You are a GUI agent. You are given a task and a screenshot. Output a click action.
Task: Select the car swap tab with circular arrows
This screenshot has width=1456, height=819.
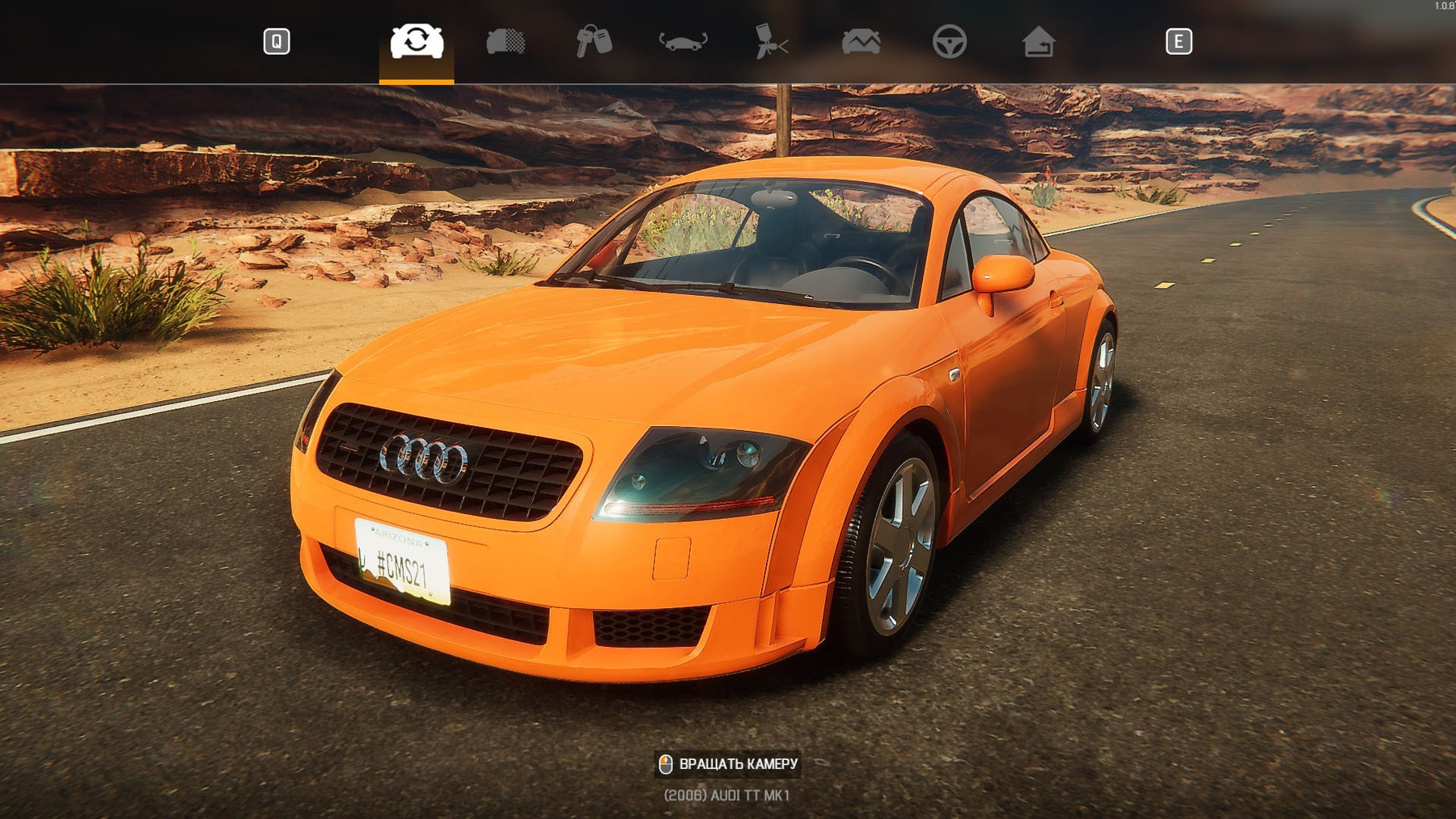[417, 41]
